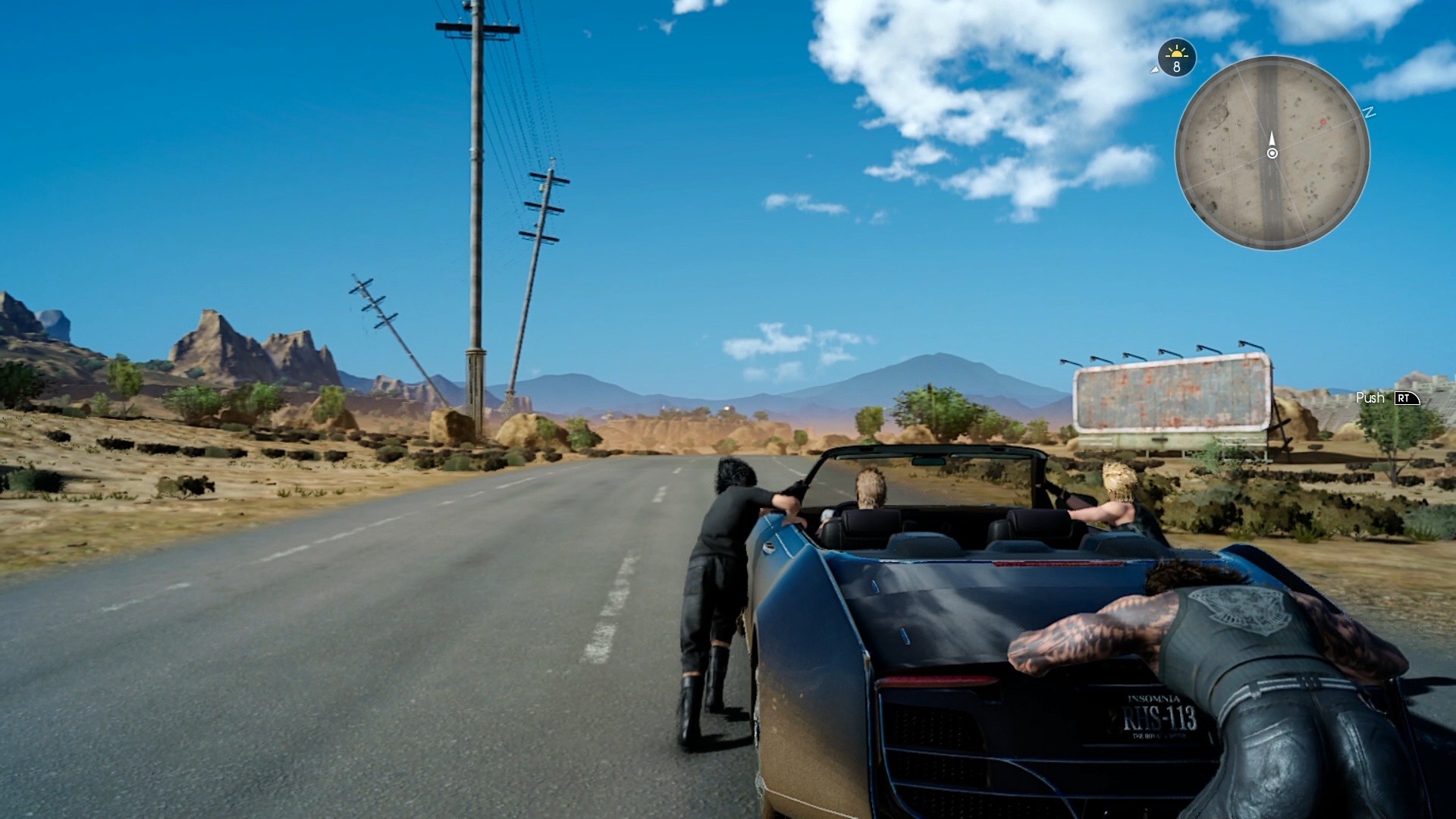Click the Push label

(x=1370, y=397)
